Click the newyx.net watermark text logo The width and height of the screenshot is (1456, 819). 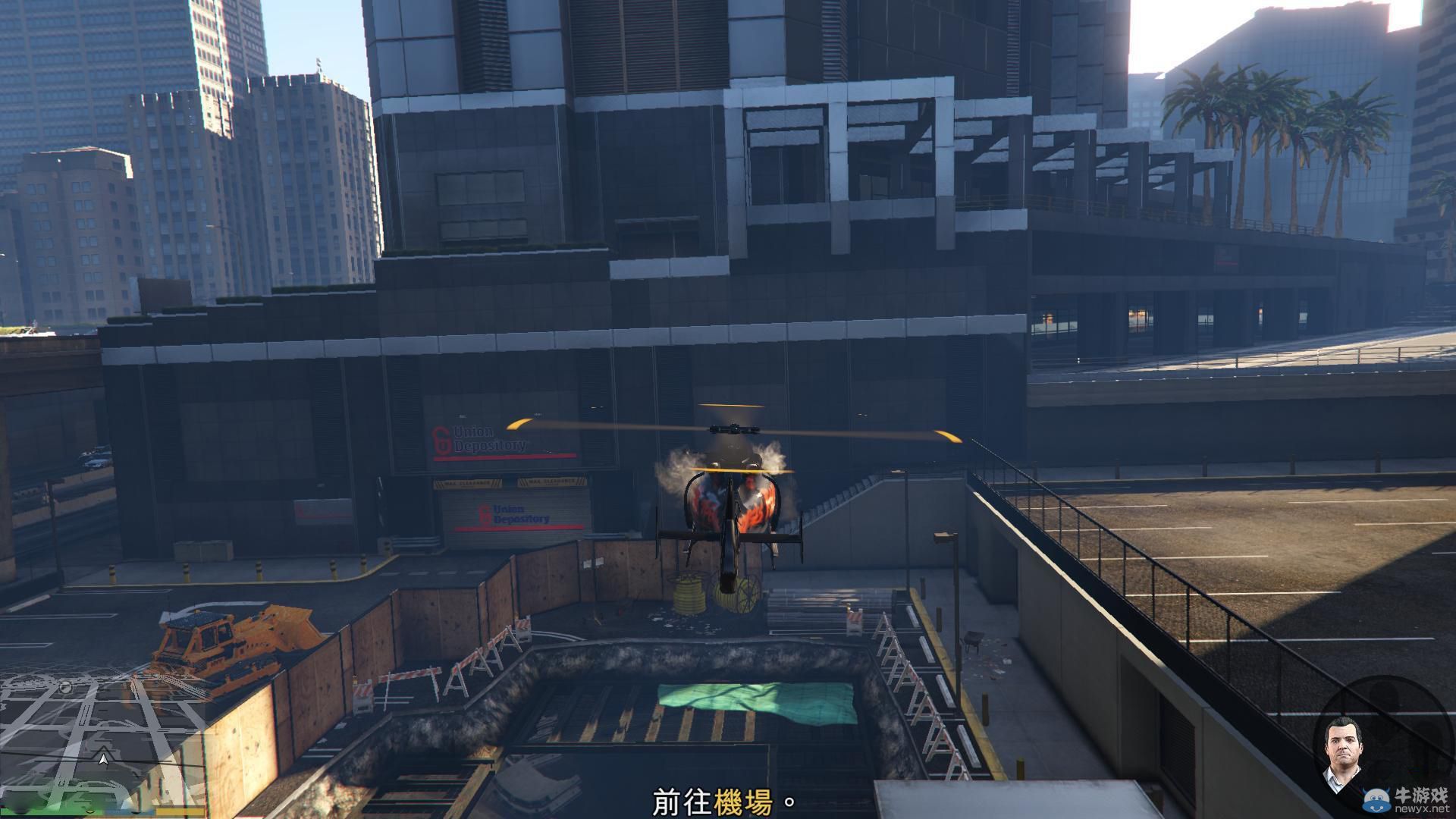click(1422, 808)
